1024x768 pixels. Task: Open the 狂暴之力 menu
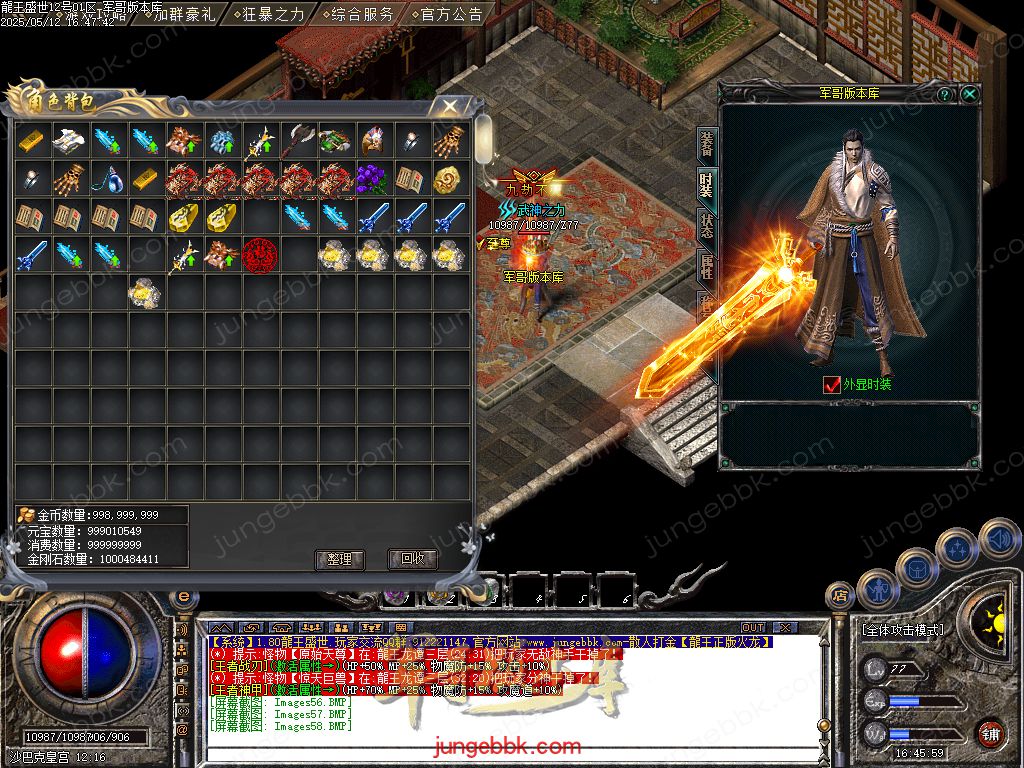pos(273,14)
